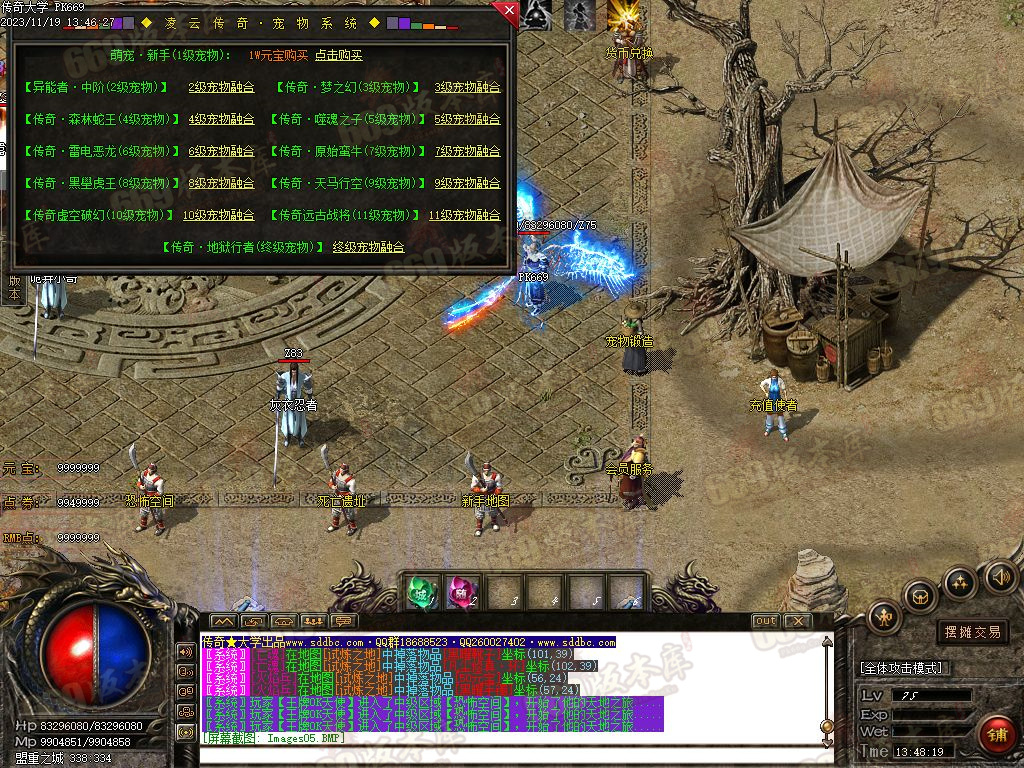The height and width of the screenshot is (768, 1024).
Task: Open the 10级宠物融合 fusion link
Action: pyautogui.click(x=218, y=215)
